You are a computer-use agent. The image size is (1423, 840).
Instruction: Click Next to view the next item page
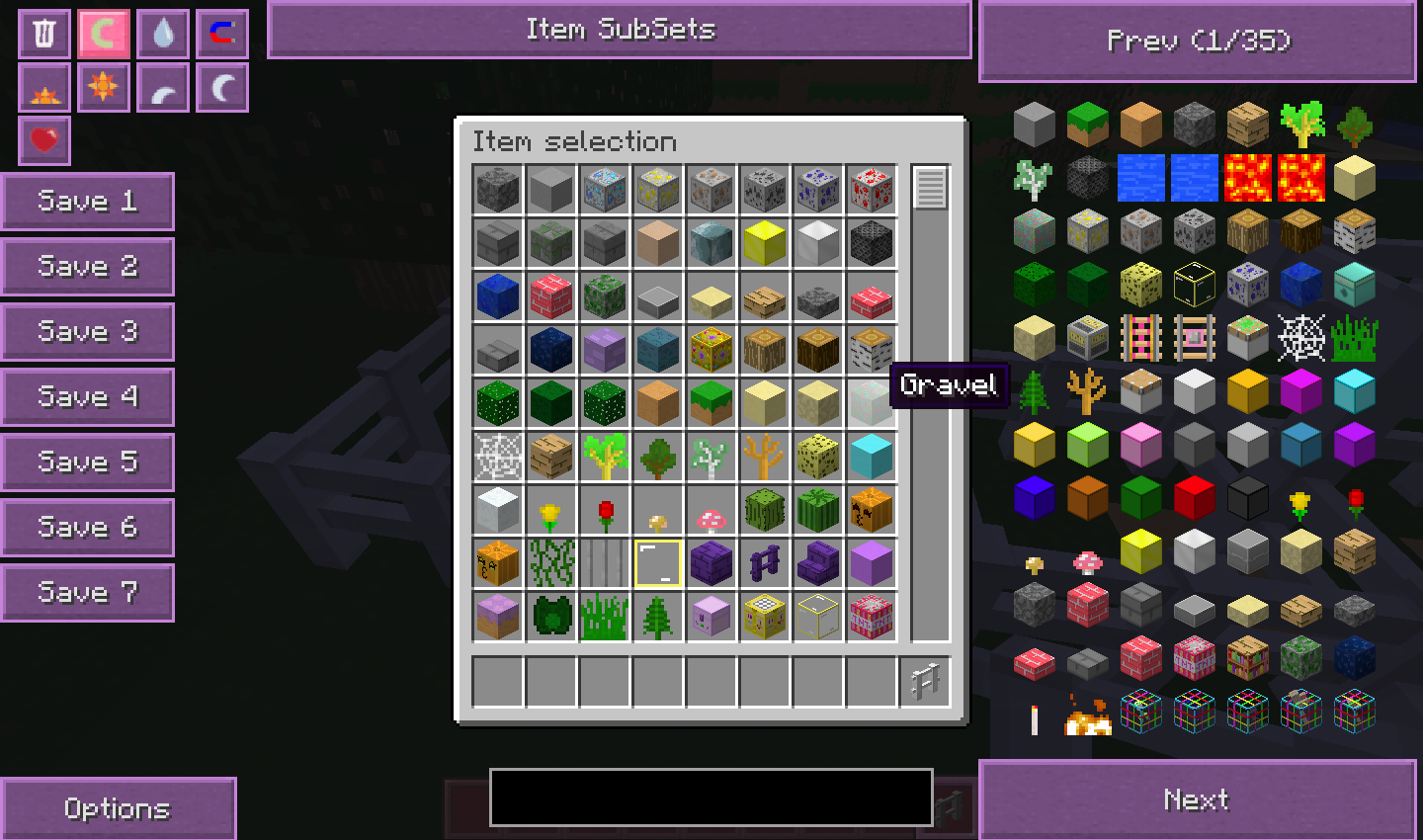pos(1197,800)
